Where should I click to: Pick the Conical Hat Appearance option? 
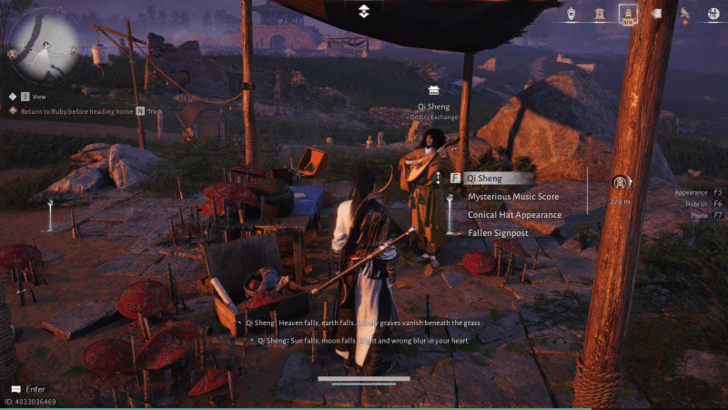[514, 214]
